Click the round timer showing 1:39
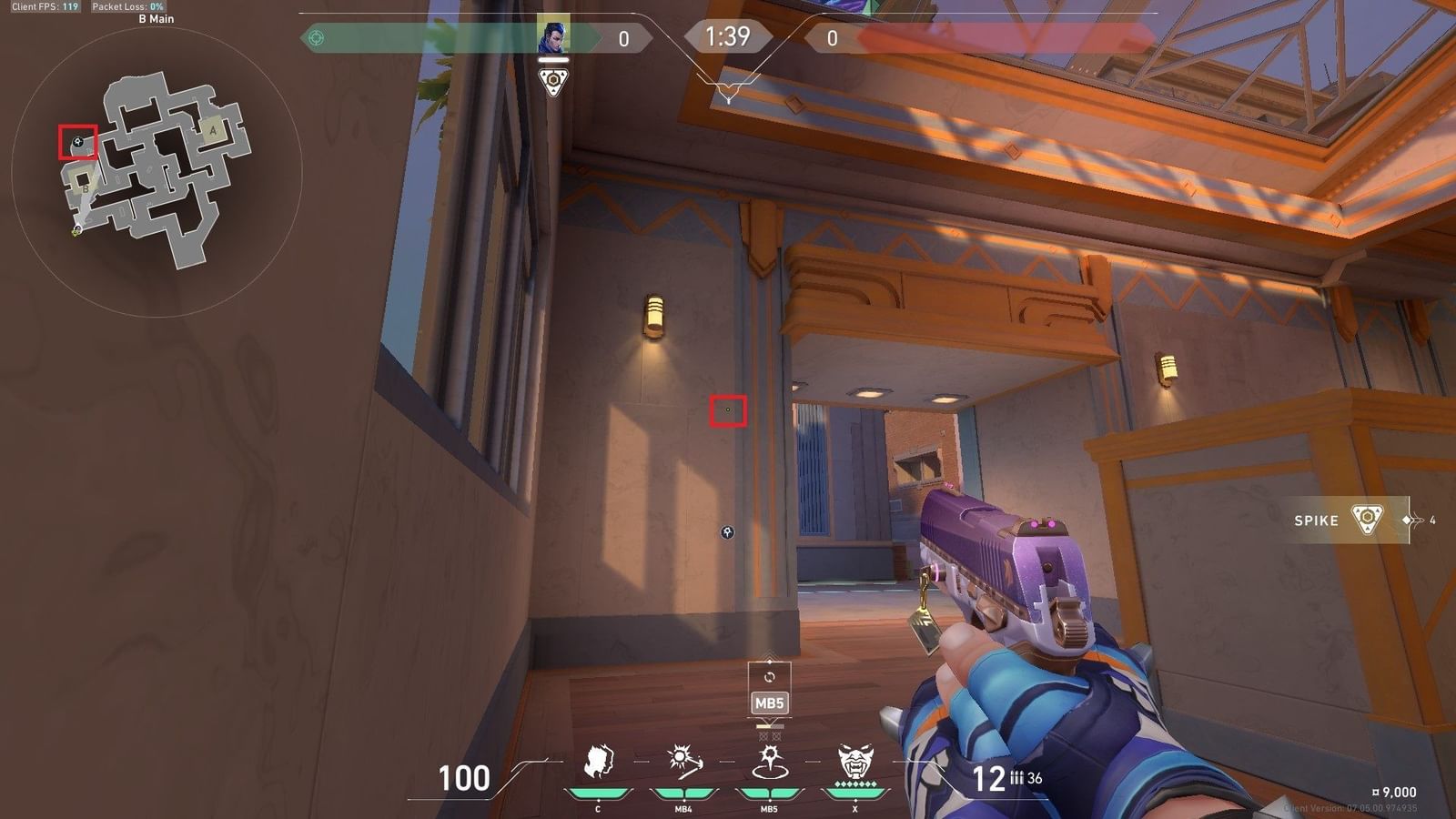Image resolution: width=1456 pixels, height=819 pixels. pyautogui.click(x=729, y=36)
